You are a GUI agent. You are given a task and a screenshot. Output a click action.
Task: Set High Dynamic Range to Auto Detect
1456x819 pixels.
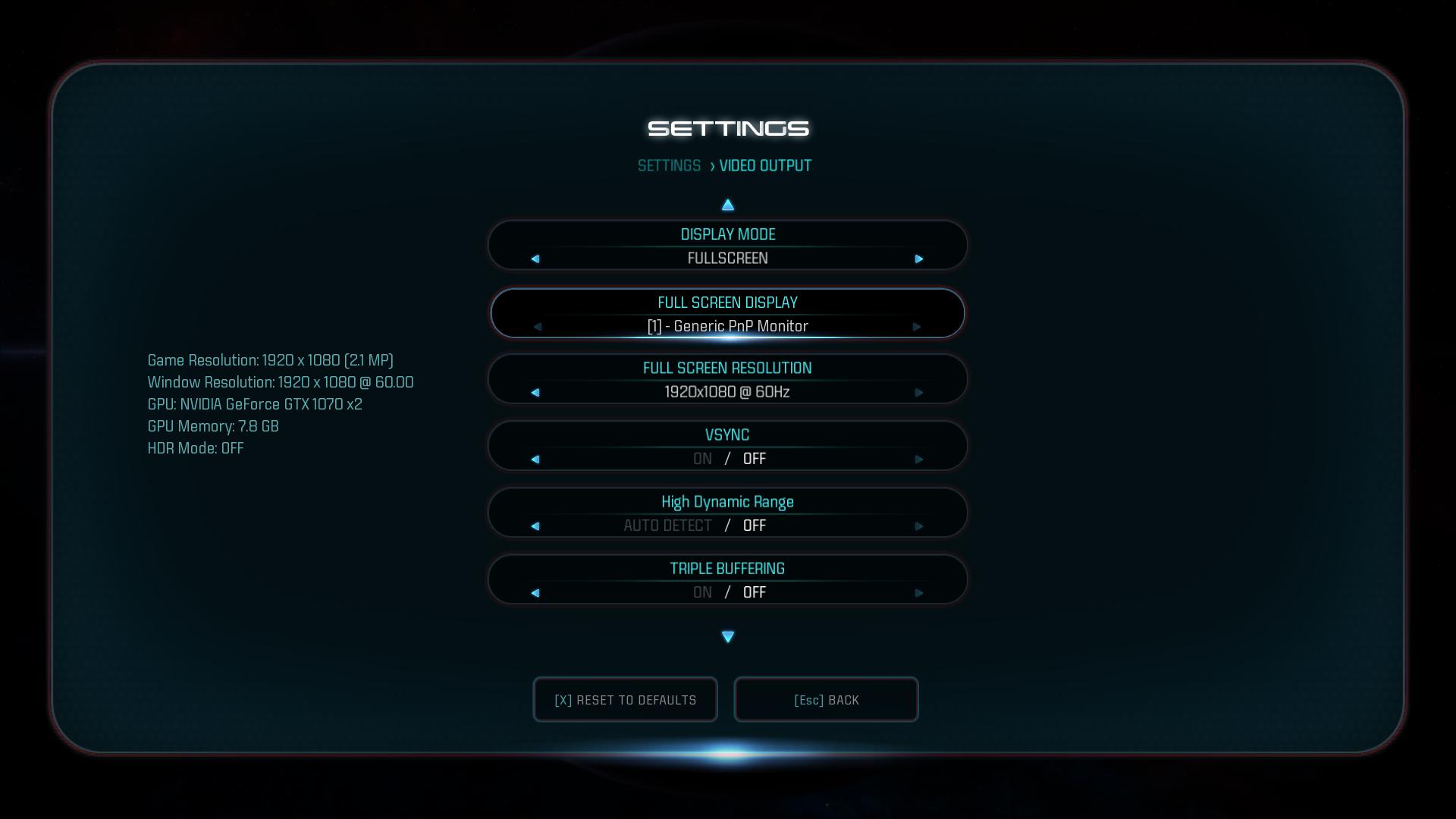pos(667,526)
